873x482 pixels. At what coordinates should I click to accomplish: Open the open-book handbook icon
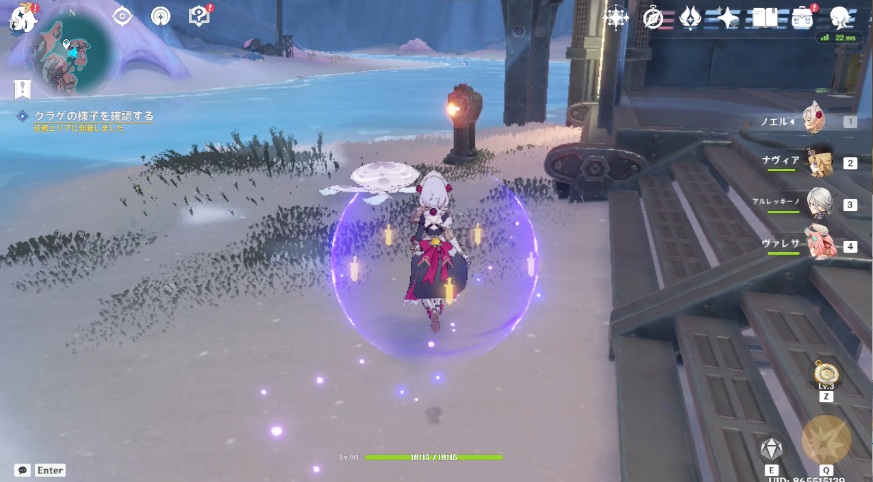765,18
